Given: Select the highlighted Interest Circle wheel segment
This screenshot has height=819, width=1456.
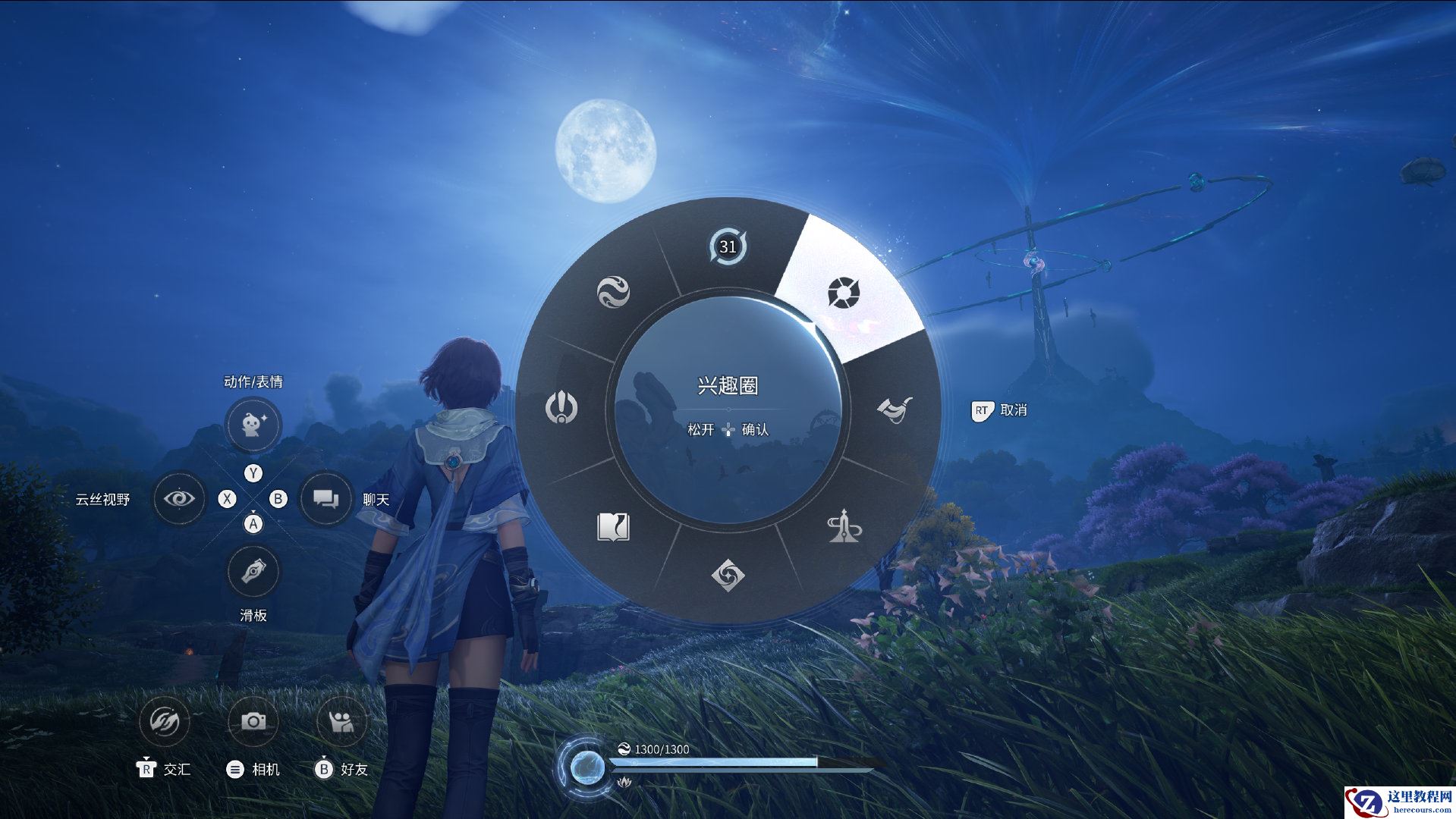Looking at the screenshot, I should tap(842, 293).
